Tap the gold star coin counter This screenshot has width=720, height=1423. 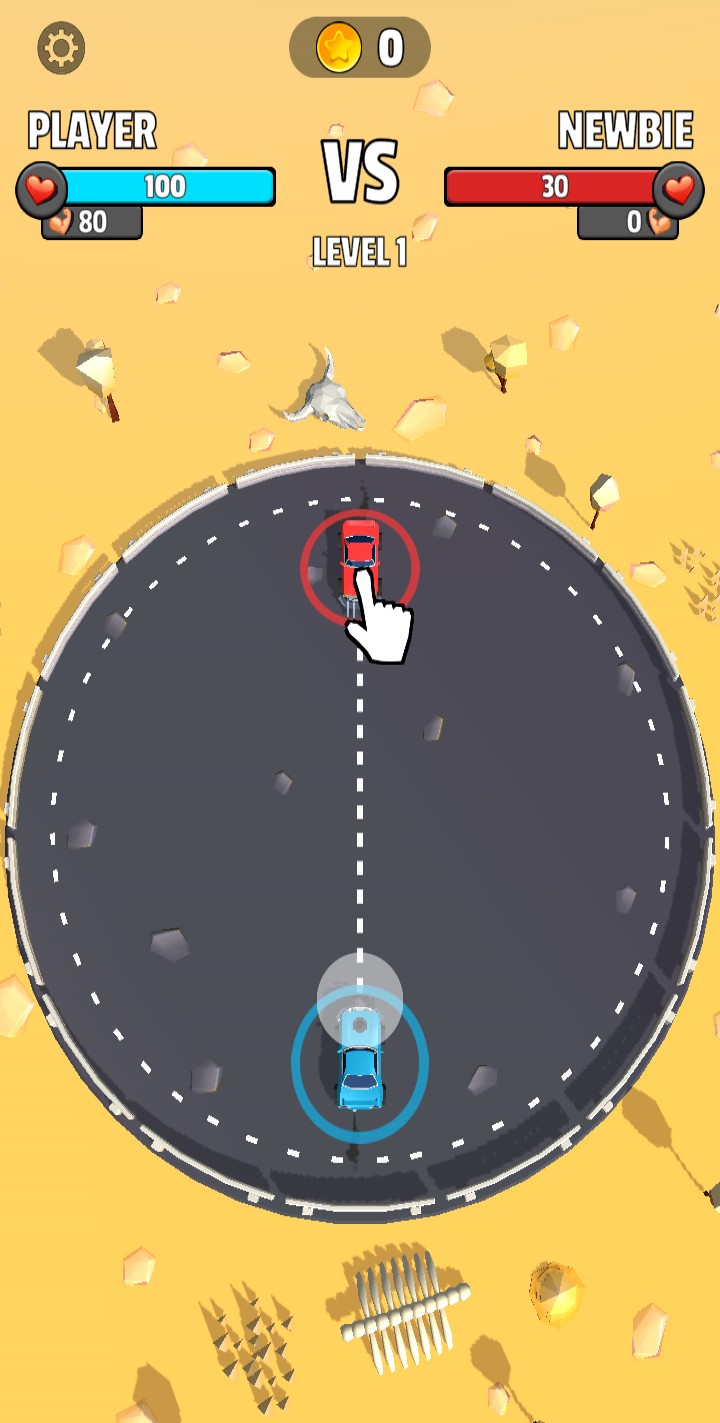pos(360,47)
